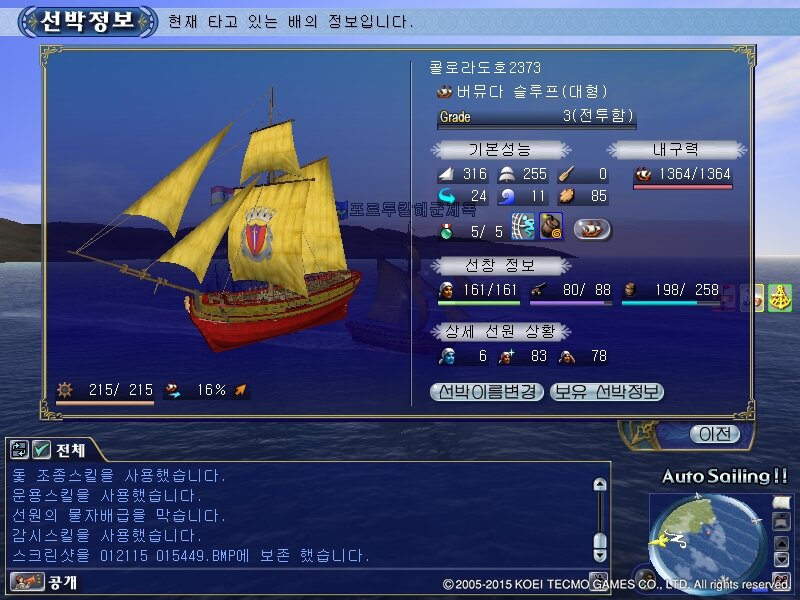This screenshot has width=800, height=600.
Task: Click the oval ship icon button
Action: (x=592, y=229)
